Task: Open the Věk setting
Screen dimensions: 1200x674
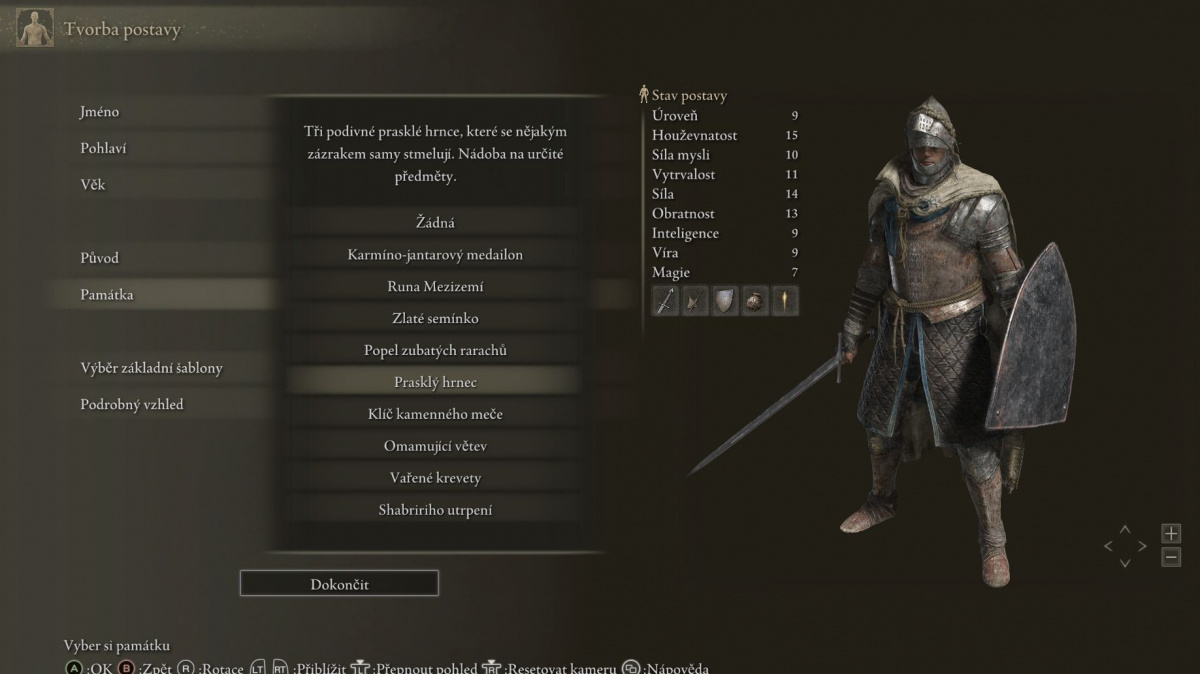Action: click(92, 184)
